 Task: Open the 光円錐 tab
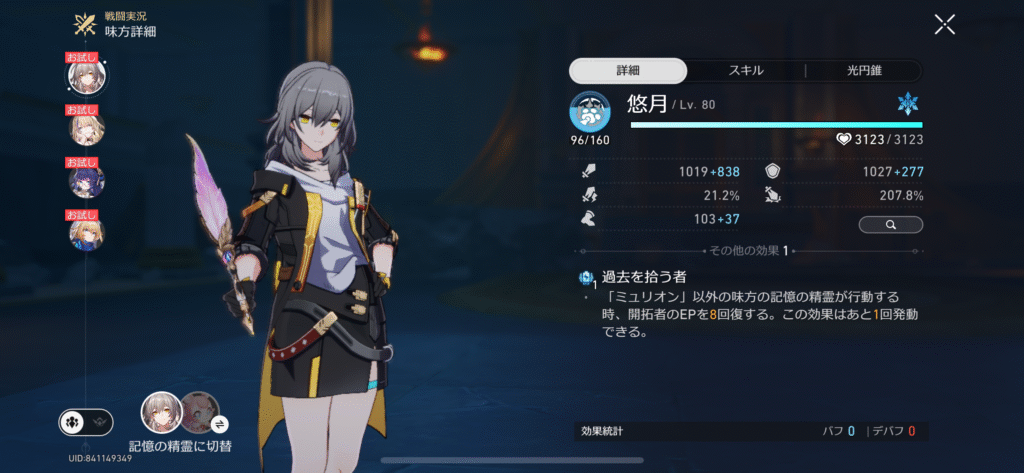[864, 71]
